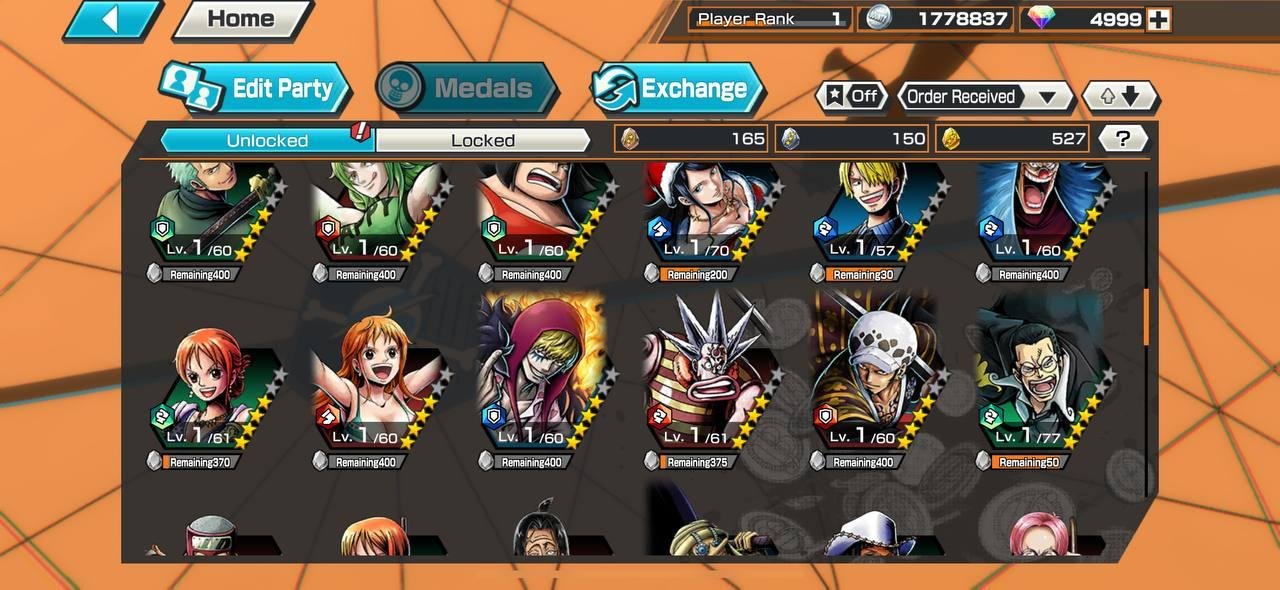This screenshot has height=590, width=1280.
Task: Open the question mark help button
Action: pos(1123,139)
